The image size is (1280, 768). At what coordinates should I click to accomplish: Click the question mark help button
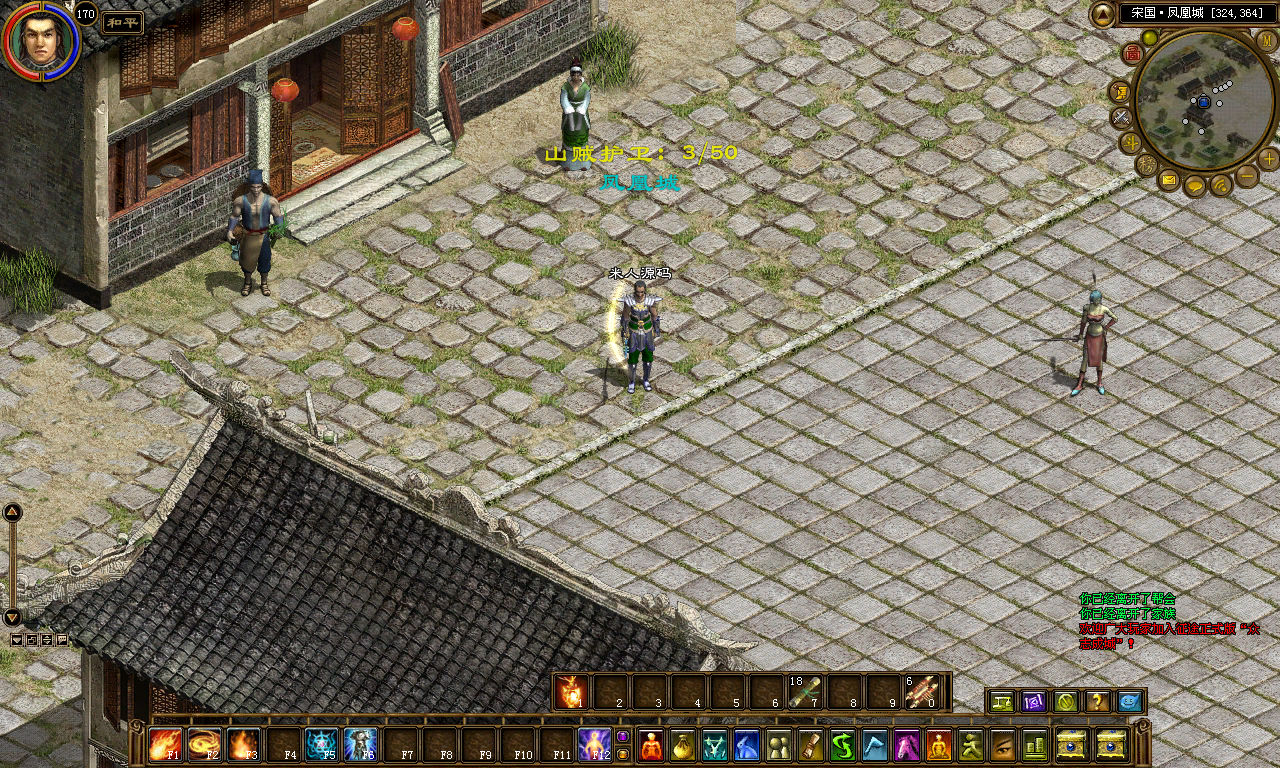pyautogui.click(x=1097, y=701)
